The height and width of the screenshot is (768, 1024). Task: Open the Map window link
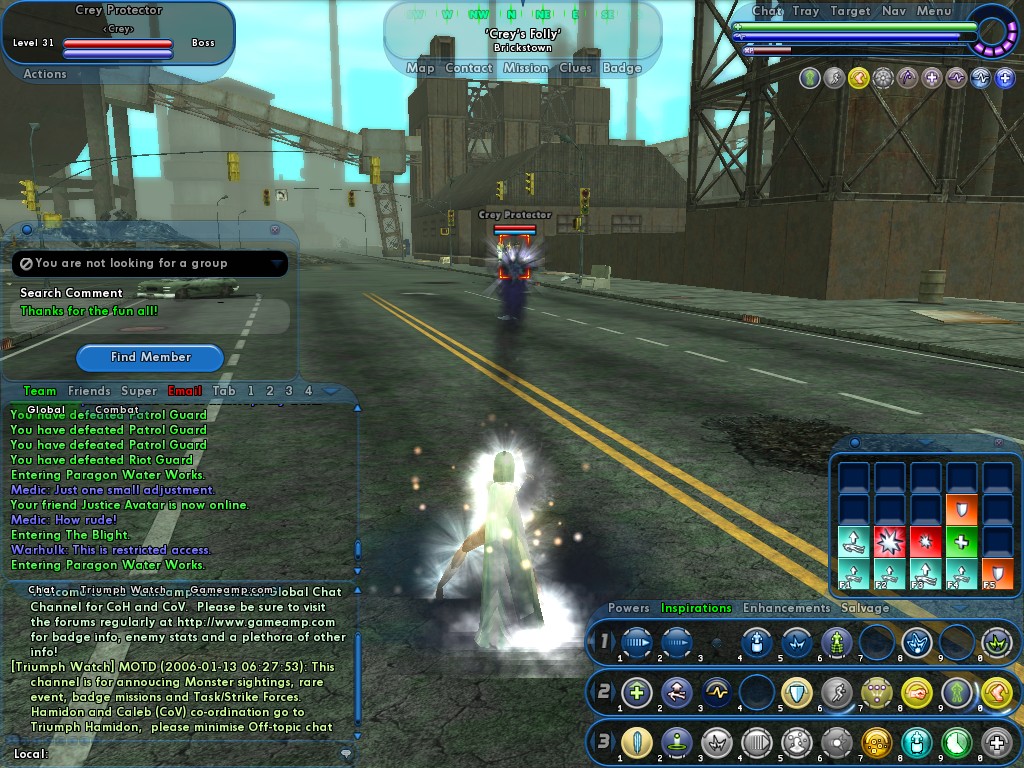(x=420, y=68)
